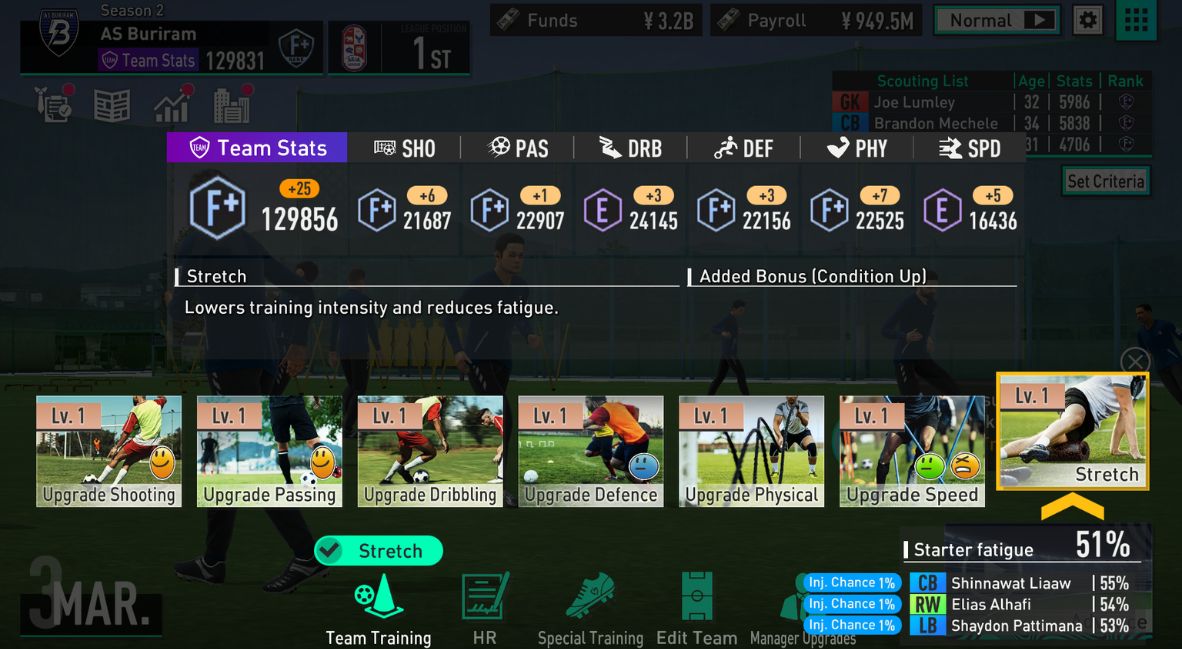Show the DRB stats tab

630,148
